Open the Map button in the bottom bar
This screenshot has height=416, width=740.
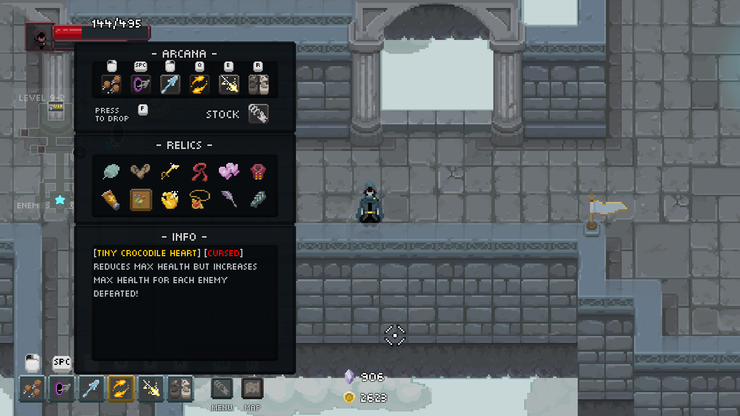pos(252,388)
